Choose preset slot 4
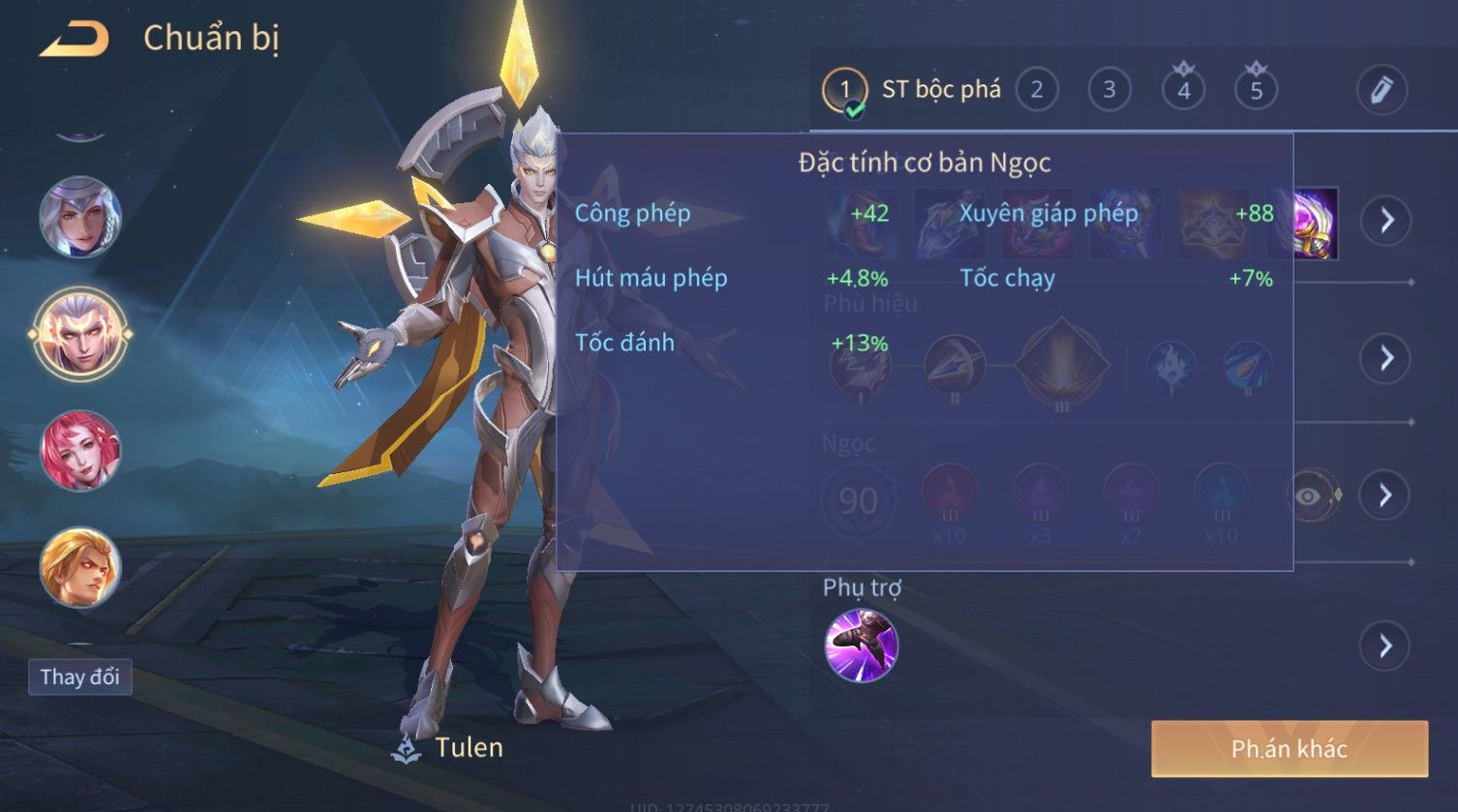This screenshot has width=1458, height=812. 1183,91
